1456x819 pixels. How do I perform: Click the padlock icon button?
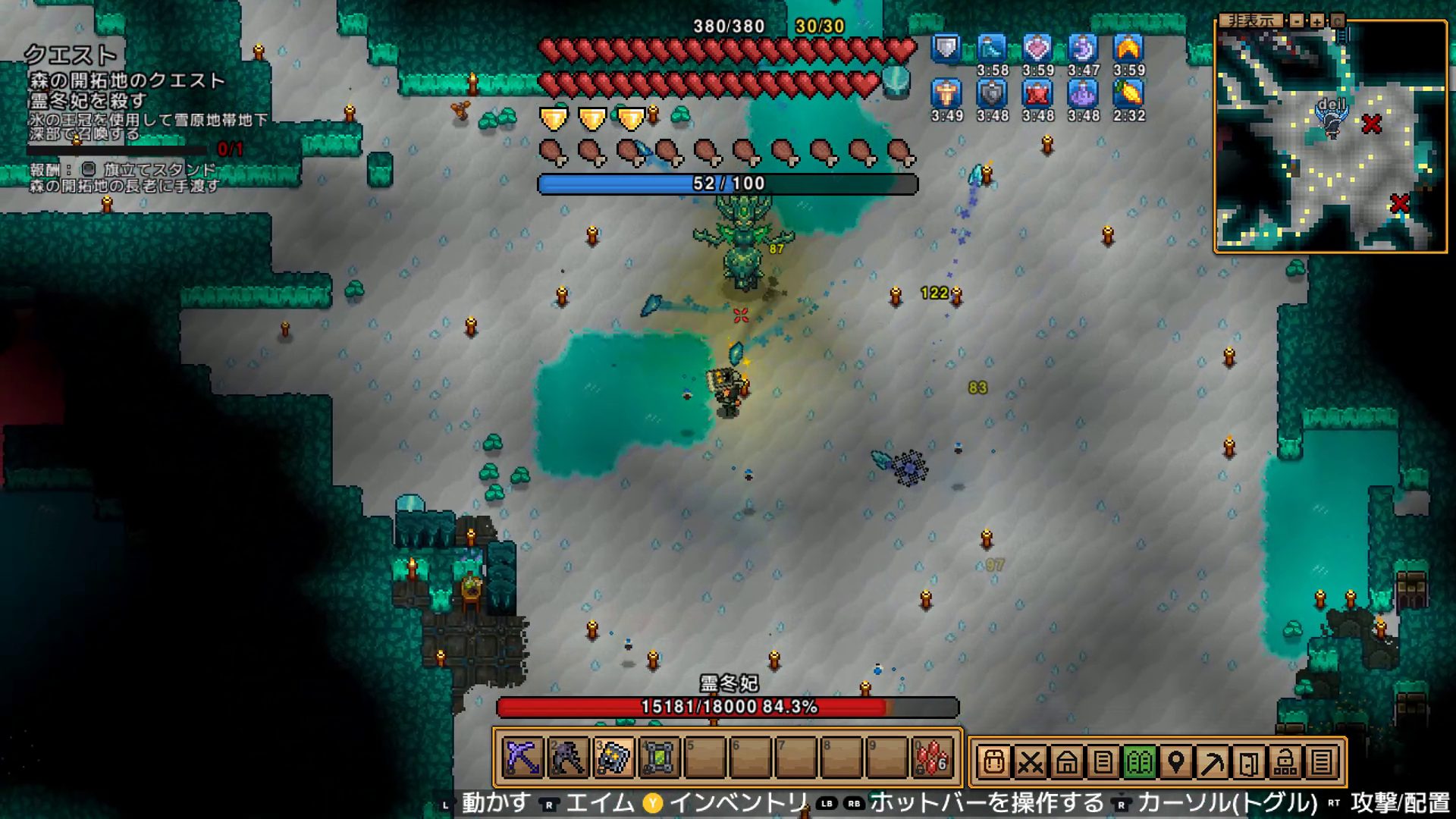1285,761
